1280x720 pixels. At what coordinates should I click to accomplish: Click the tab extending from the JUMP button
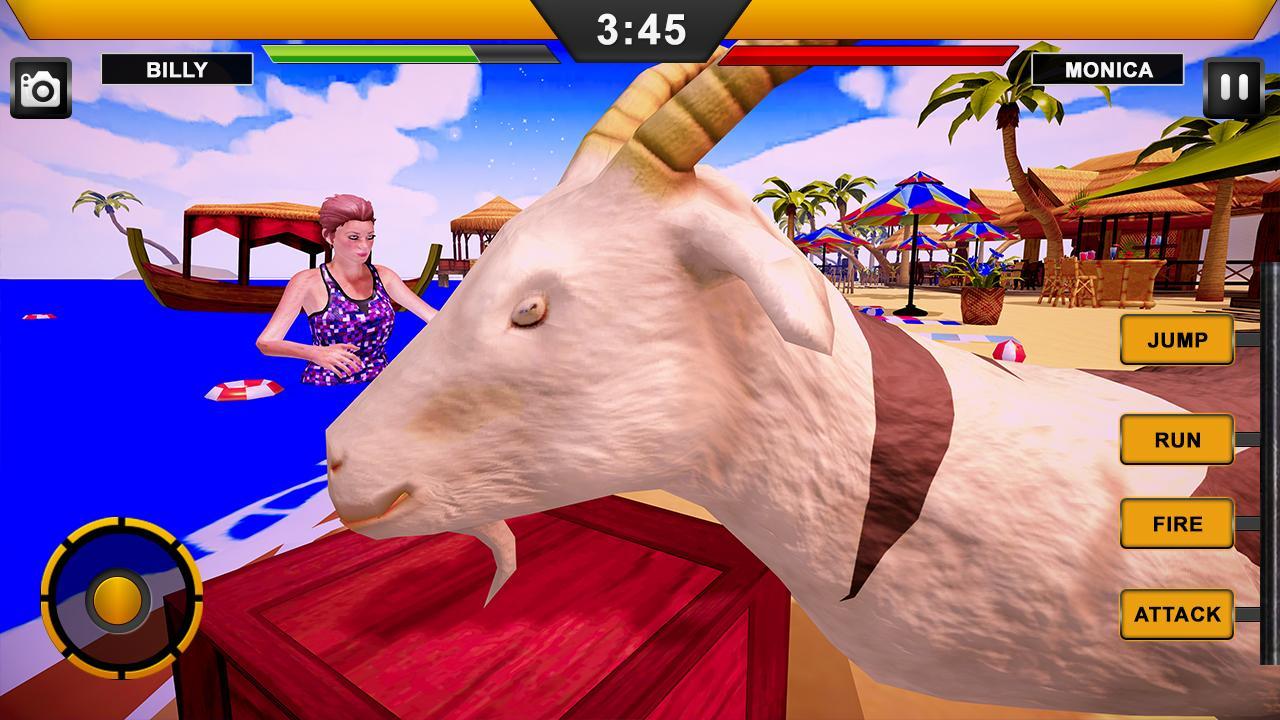pyautogui.click(x=1247, y=340)
